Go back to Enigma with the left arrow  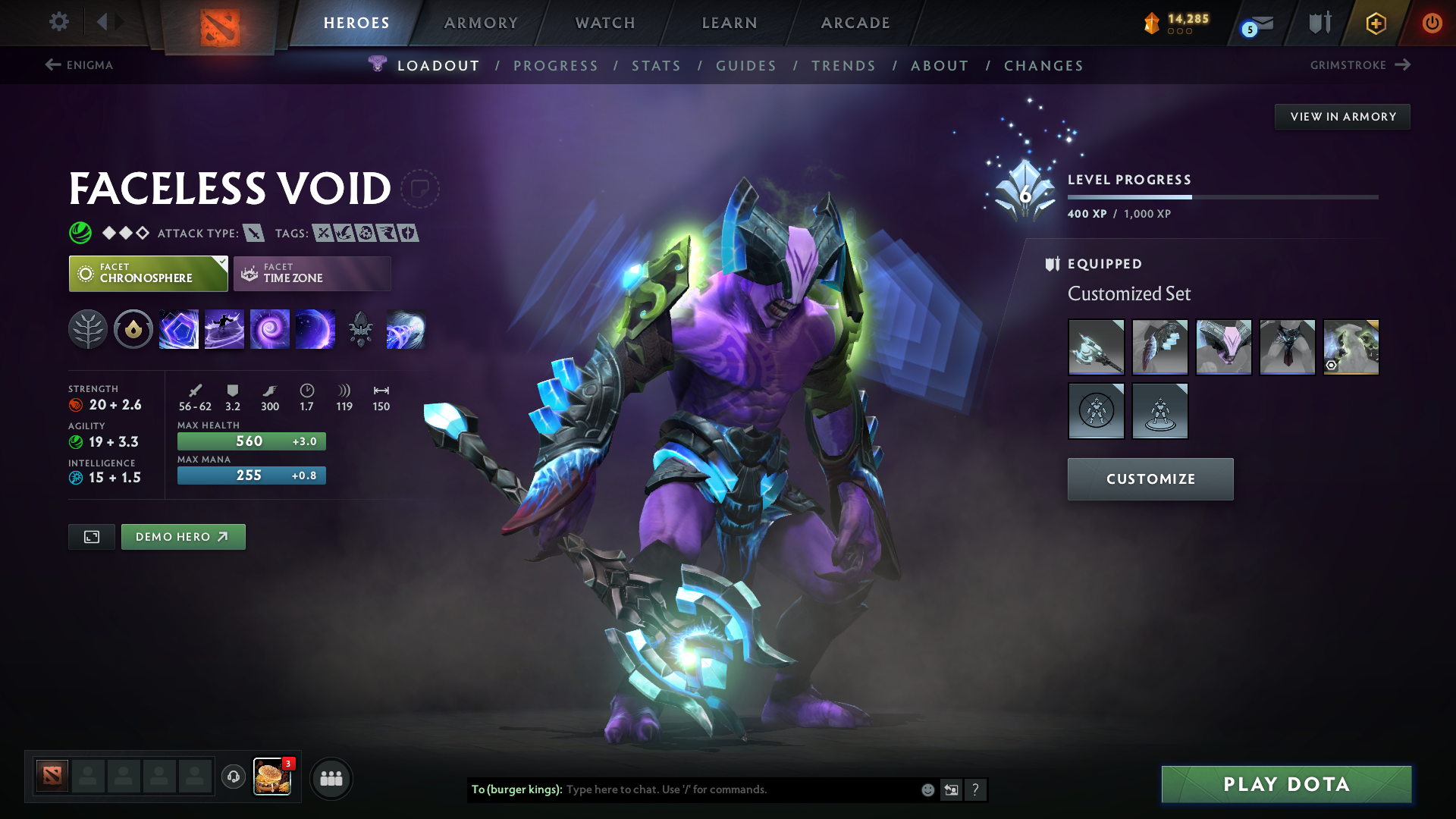click(52, 65)
